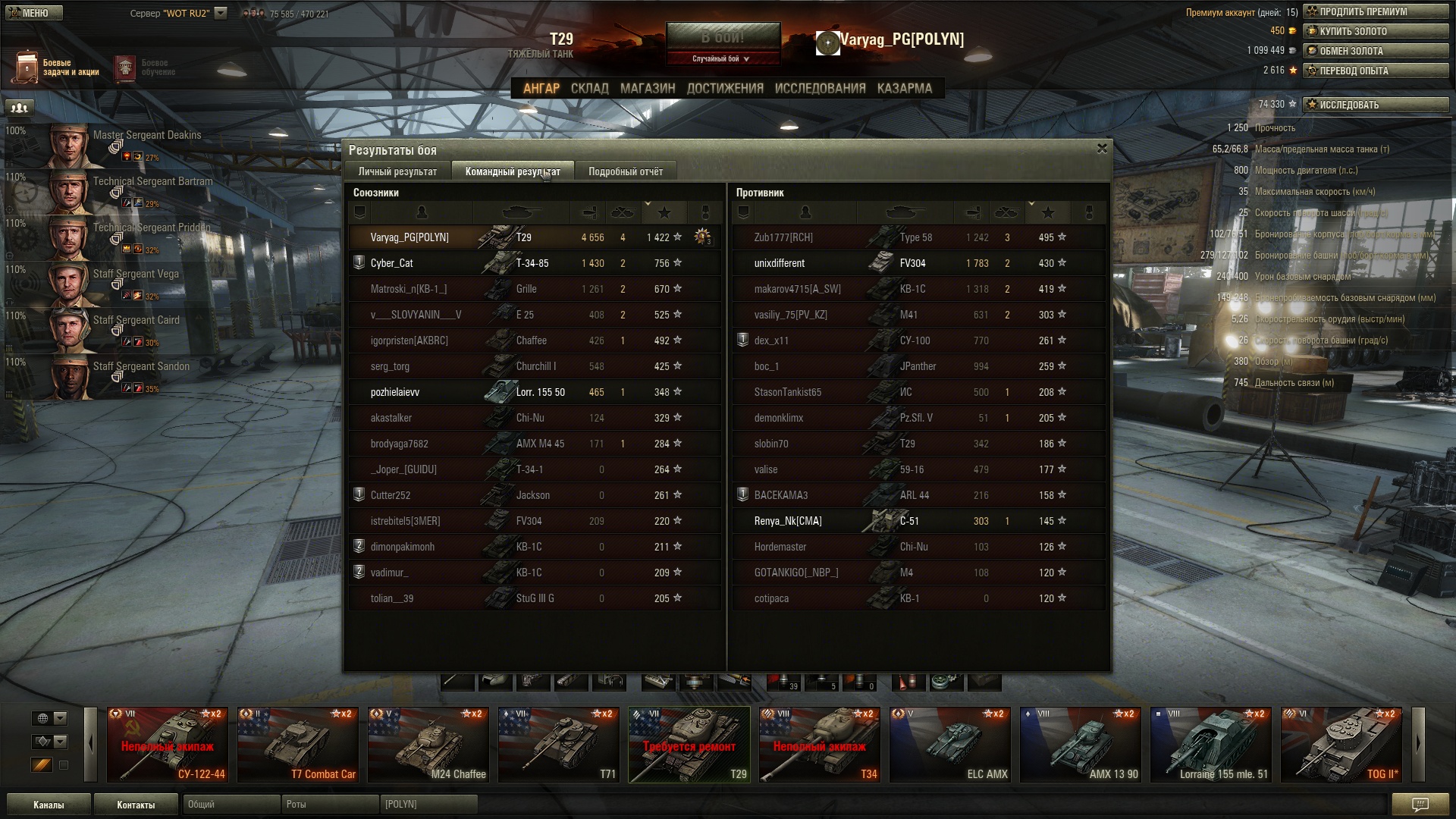This screenshot has width=1456, height=819.
Task: Select crew member Master Sergeant Deakins
Action: [x=114, y=144]
